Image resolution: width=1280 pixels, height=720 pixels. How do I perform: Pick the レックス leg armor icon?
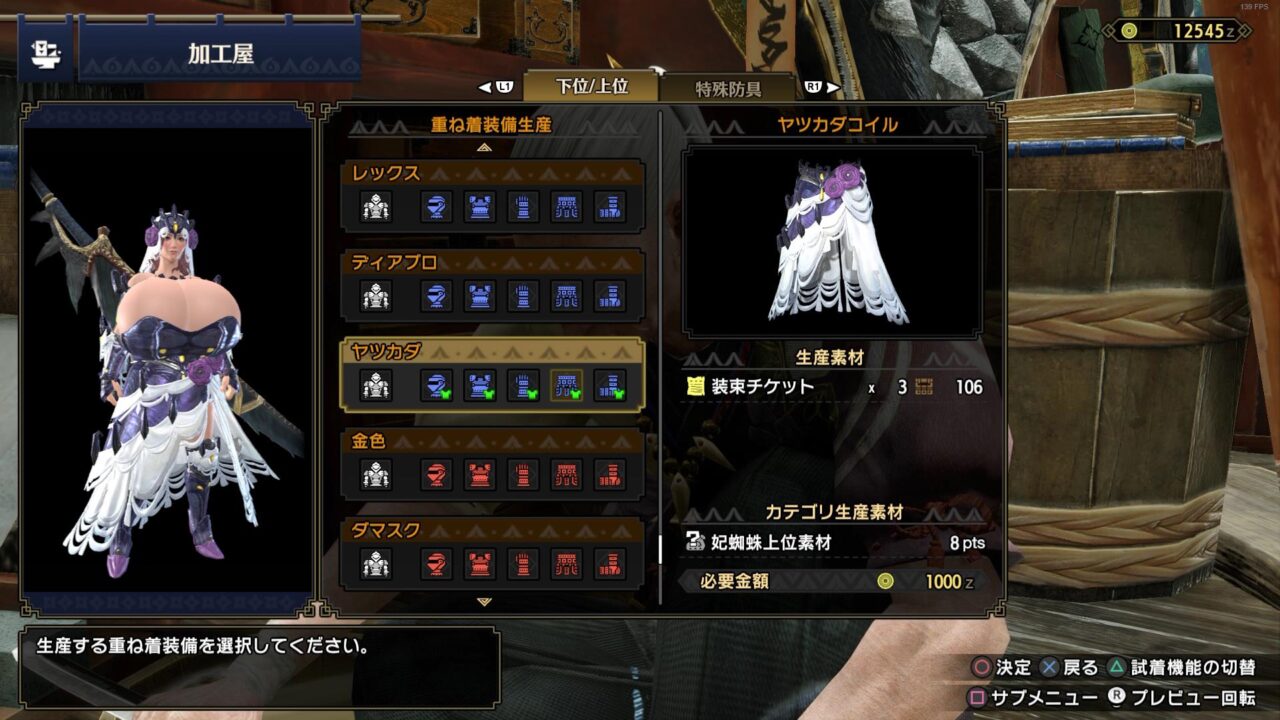point(610,207)
